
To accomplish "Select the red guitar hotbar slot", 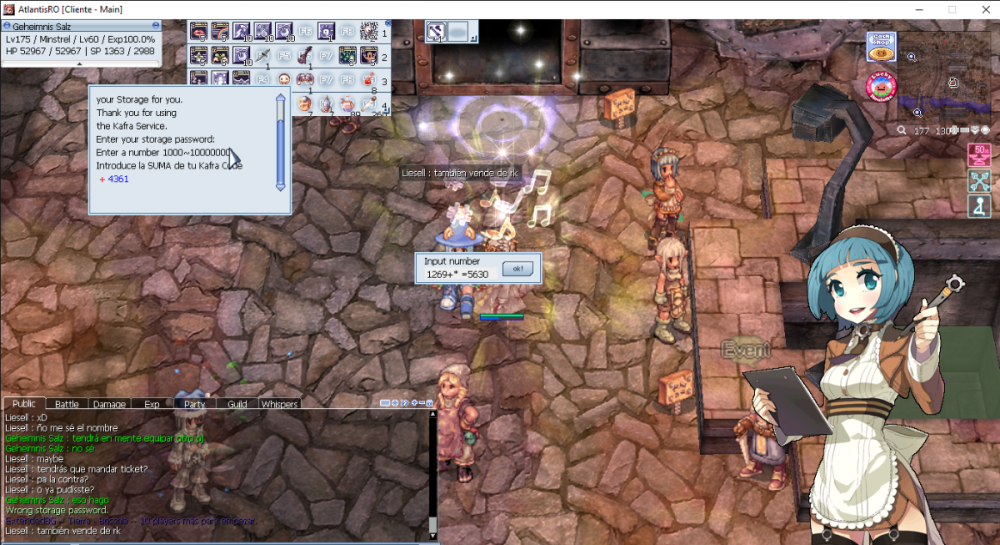I will pyautogui.click(x=306, y=55).
